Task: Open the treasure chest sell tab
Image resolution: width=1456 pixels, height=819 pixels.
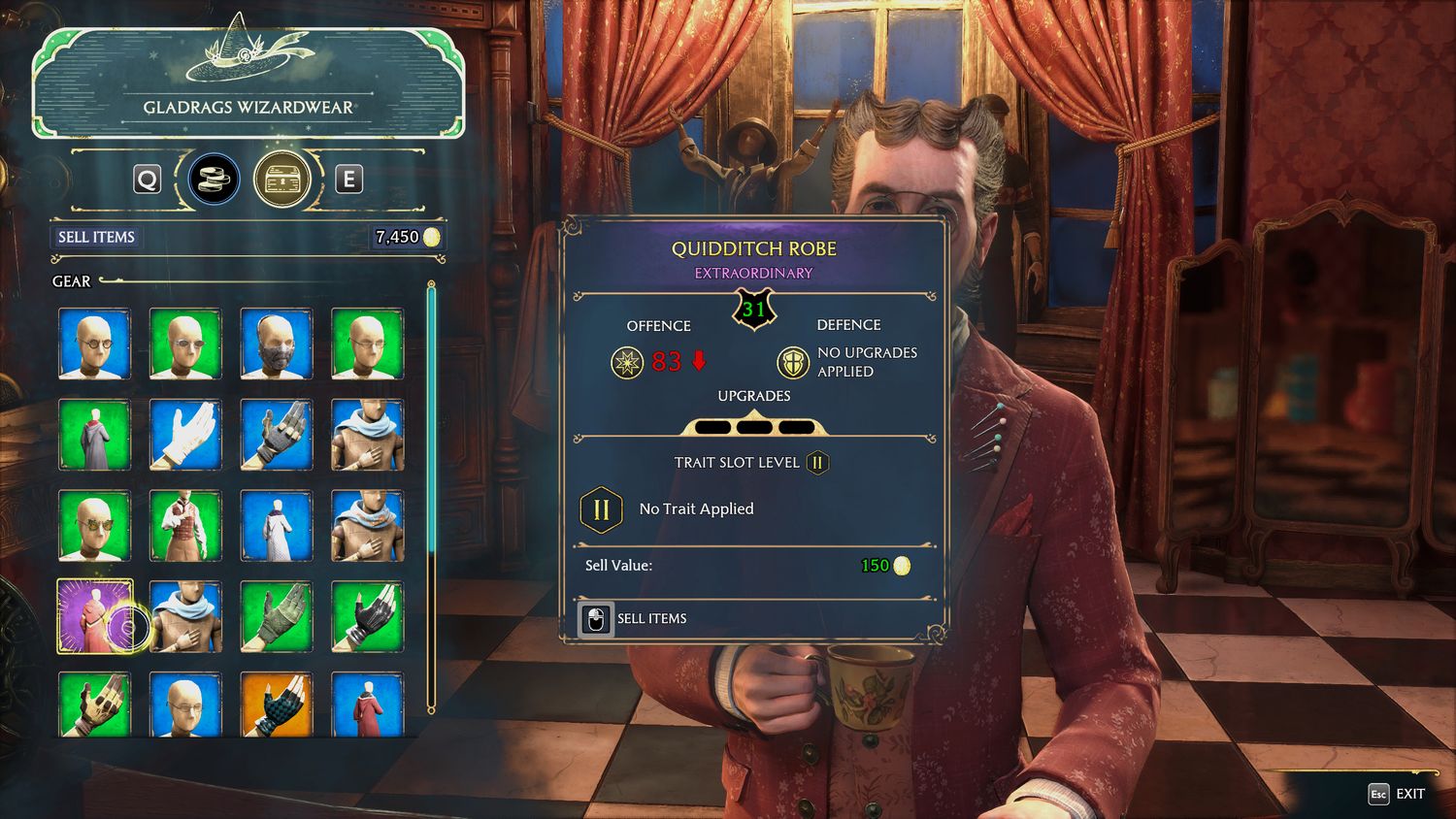Action: (x=281, y=179)
